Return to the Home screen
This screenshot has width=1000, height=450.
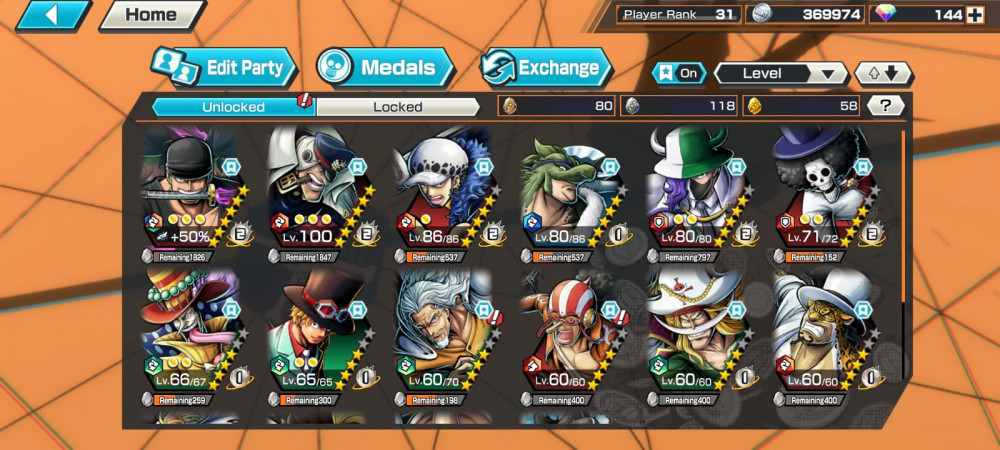pyautogui.click(x=151, y=15)
